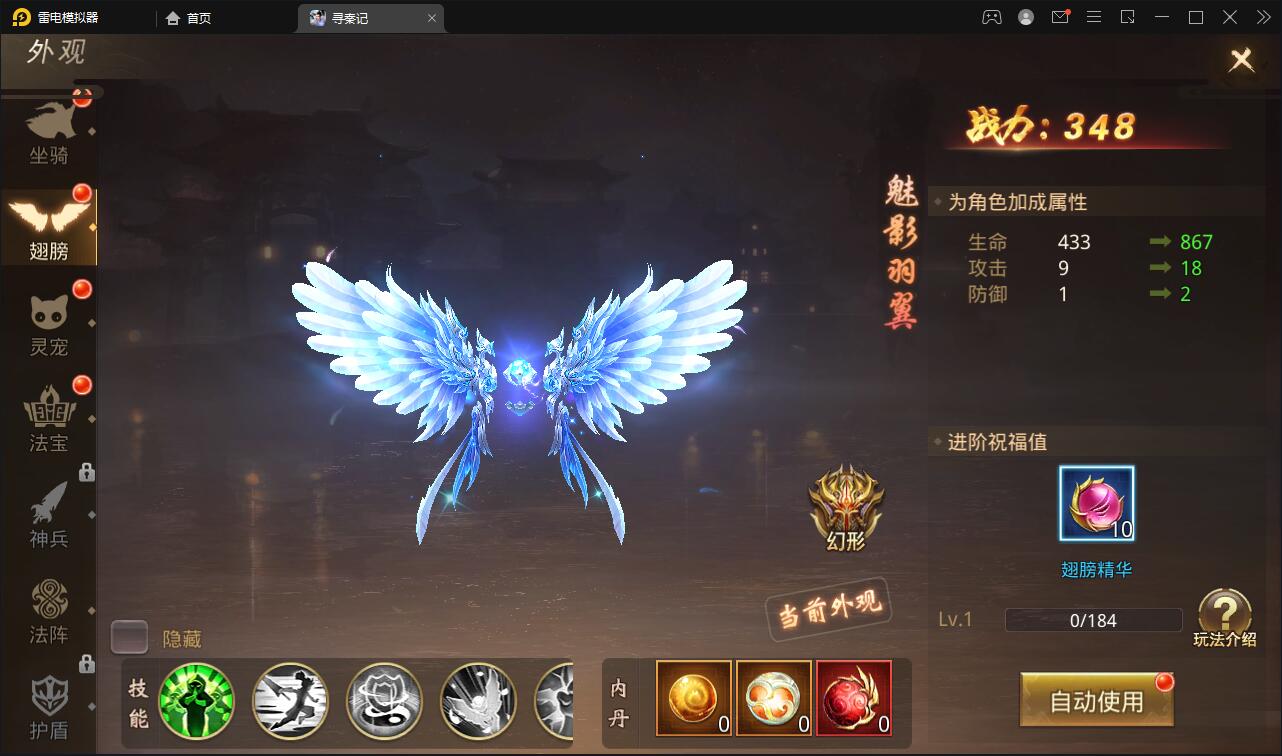Click the Lv.1 blessing progress bar
The width and height of the screenshot is (1282, 756).
coord(1092,620)
